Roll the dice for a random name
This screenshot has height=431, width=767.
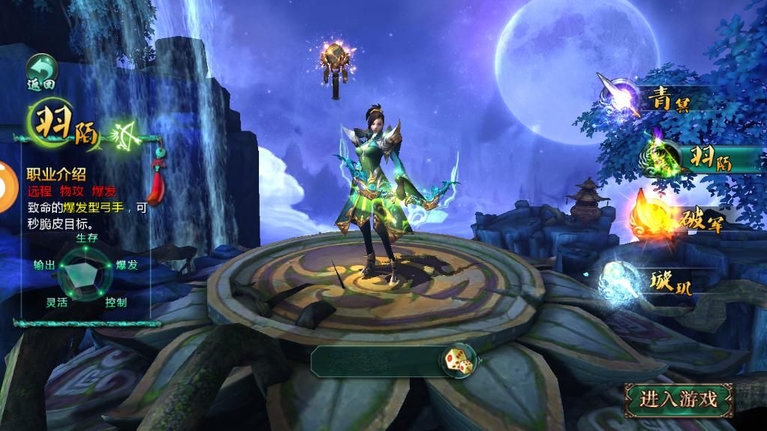click(x=459, y=361)
